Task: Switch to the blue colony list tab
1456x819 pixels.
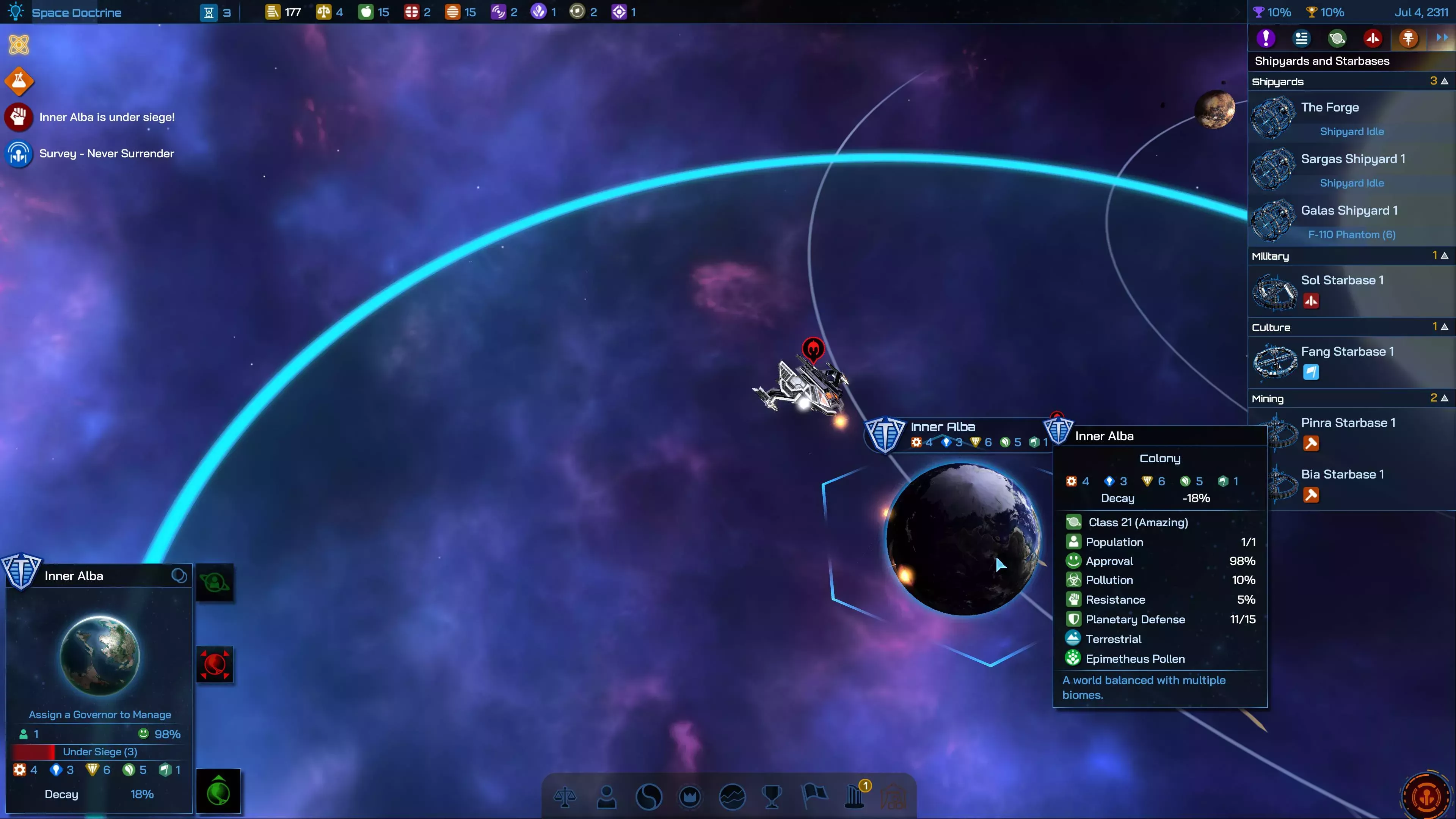Action: coord(1301,38)
